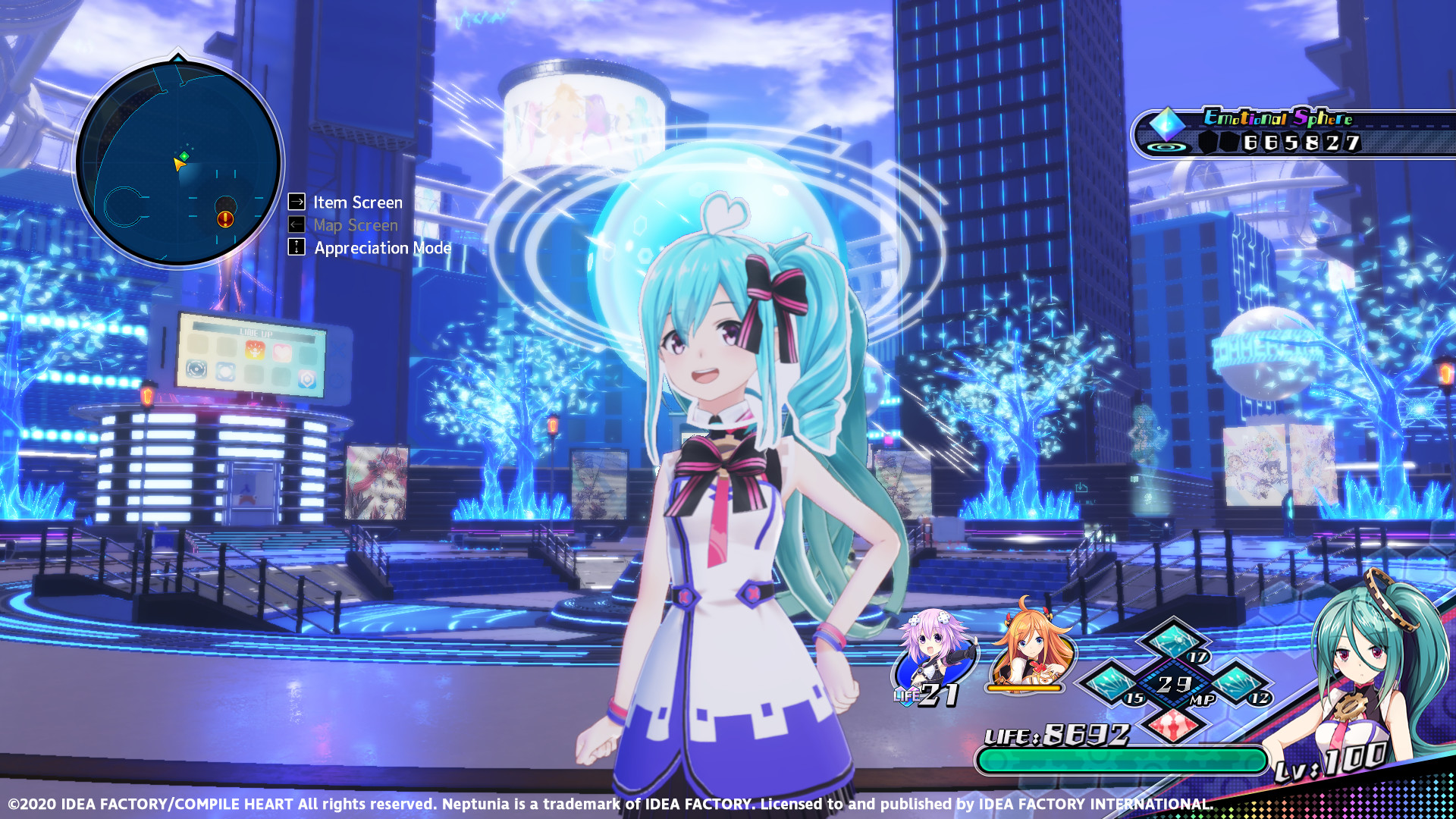Screen dimensions: 1456x819
Task: Toggle the grayed-out Map Screen option
Action: click(356, 225)
